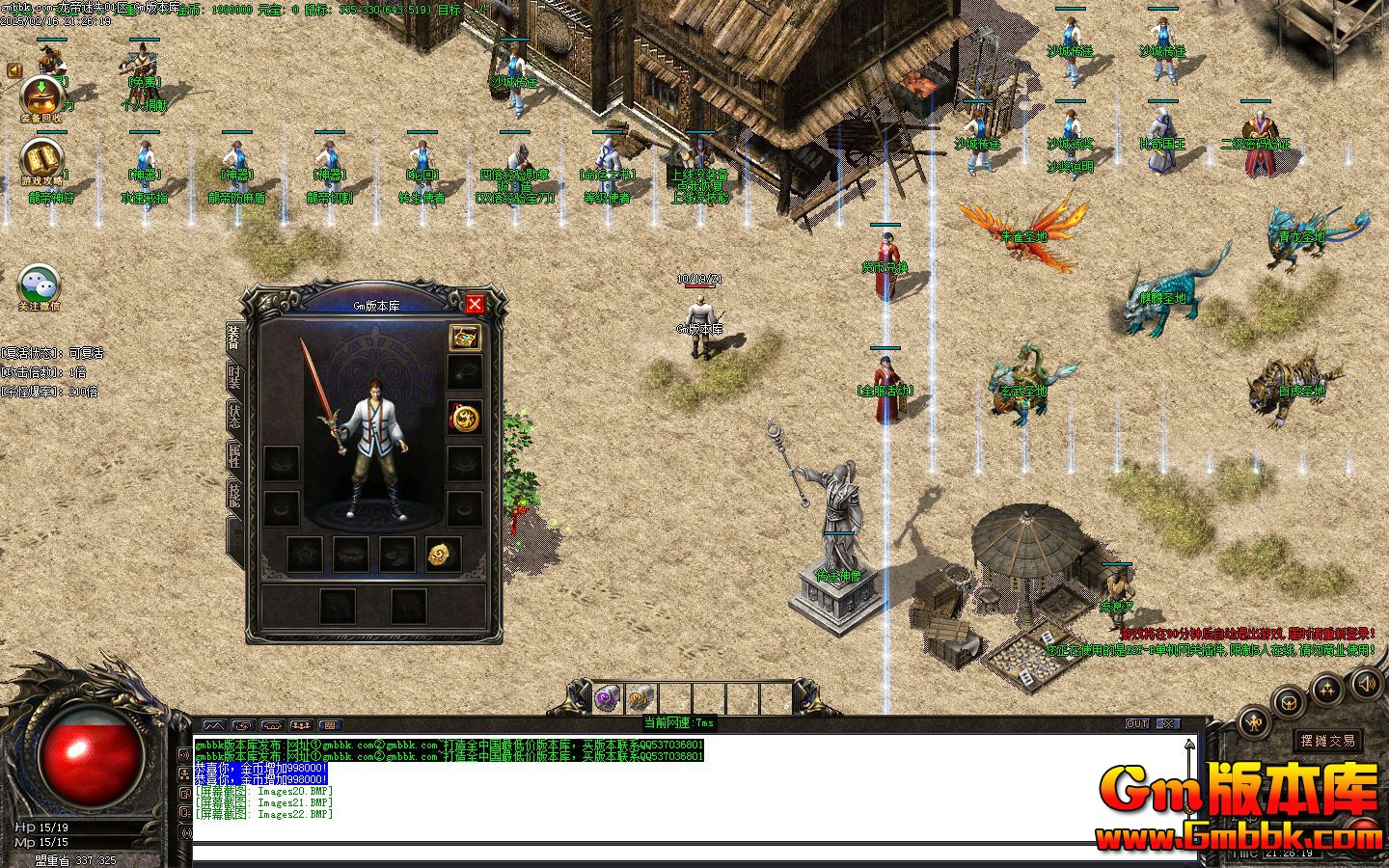Open the 摆摊交易 (stall trade) button
Image resolution: width=1389 pixels, height=868 pixels.
pos(1327,741)
